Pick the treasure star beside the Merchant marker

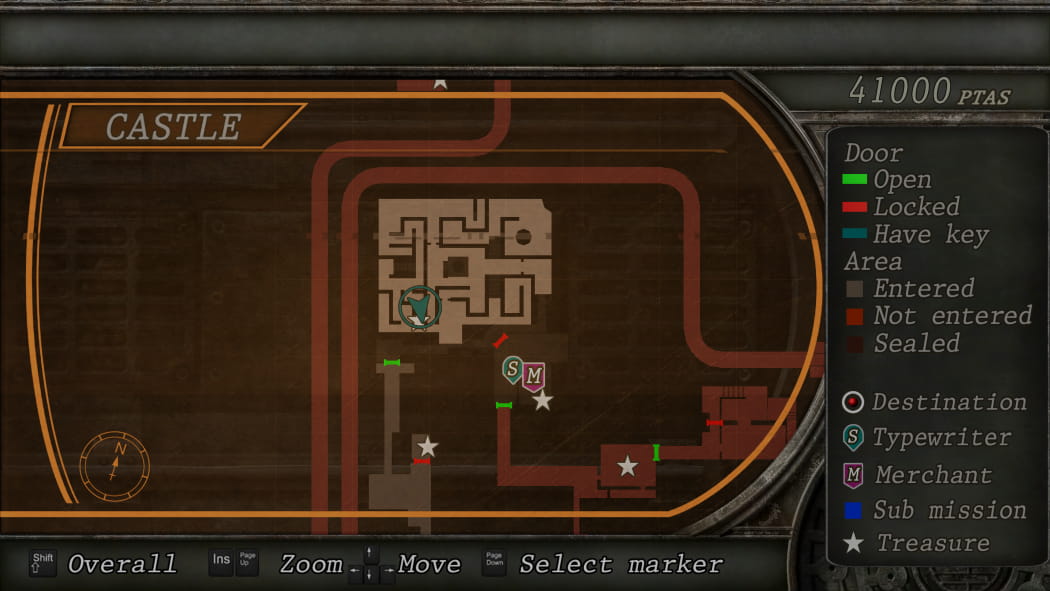(542, 401)
